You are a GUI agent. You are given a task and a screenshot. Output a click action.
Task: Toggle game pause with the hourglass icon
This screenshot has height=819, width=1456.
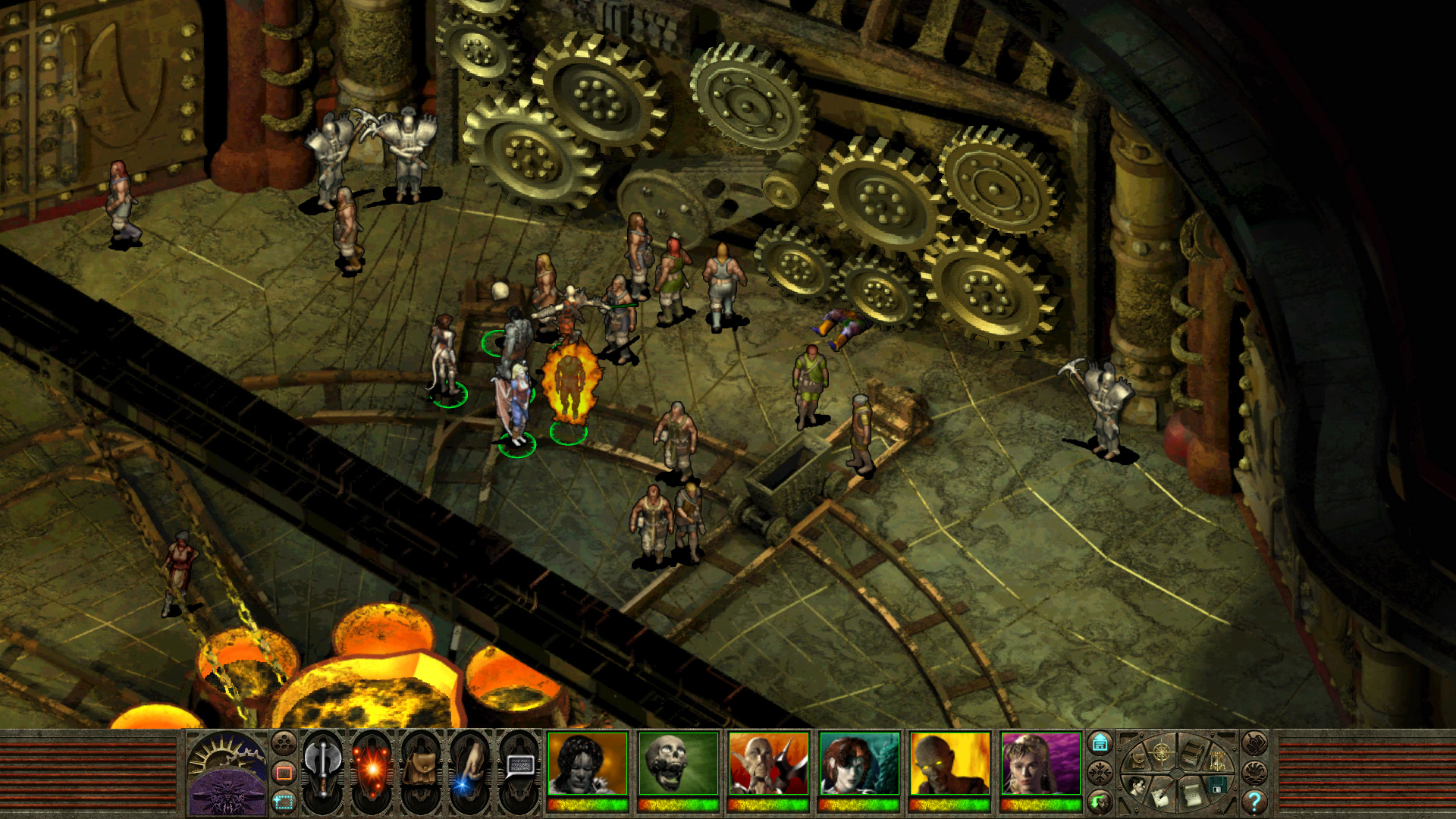[1218, 761]
